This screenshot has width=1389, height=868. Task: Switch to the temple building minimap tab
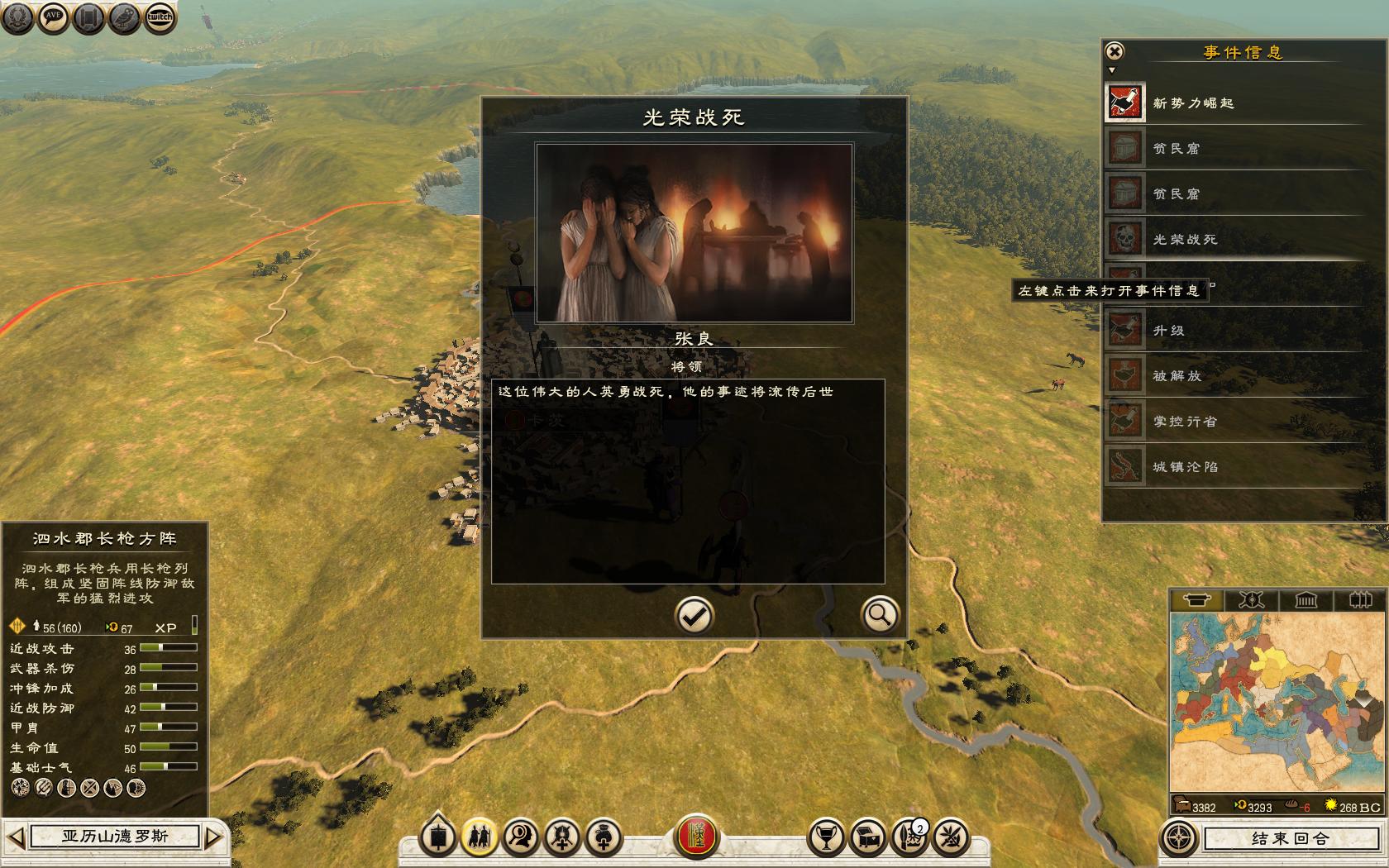click(x=1305, y=600)
